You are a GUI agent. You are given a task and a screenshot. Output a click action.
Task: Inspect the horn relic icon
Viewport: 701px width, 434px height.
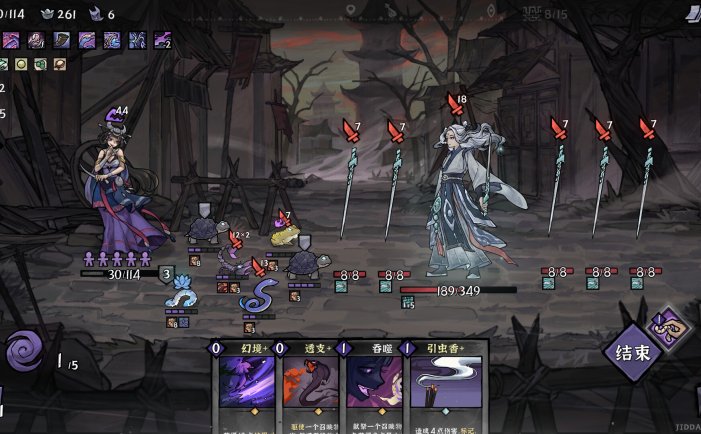(60, 40)
